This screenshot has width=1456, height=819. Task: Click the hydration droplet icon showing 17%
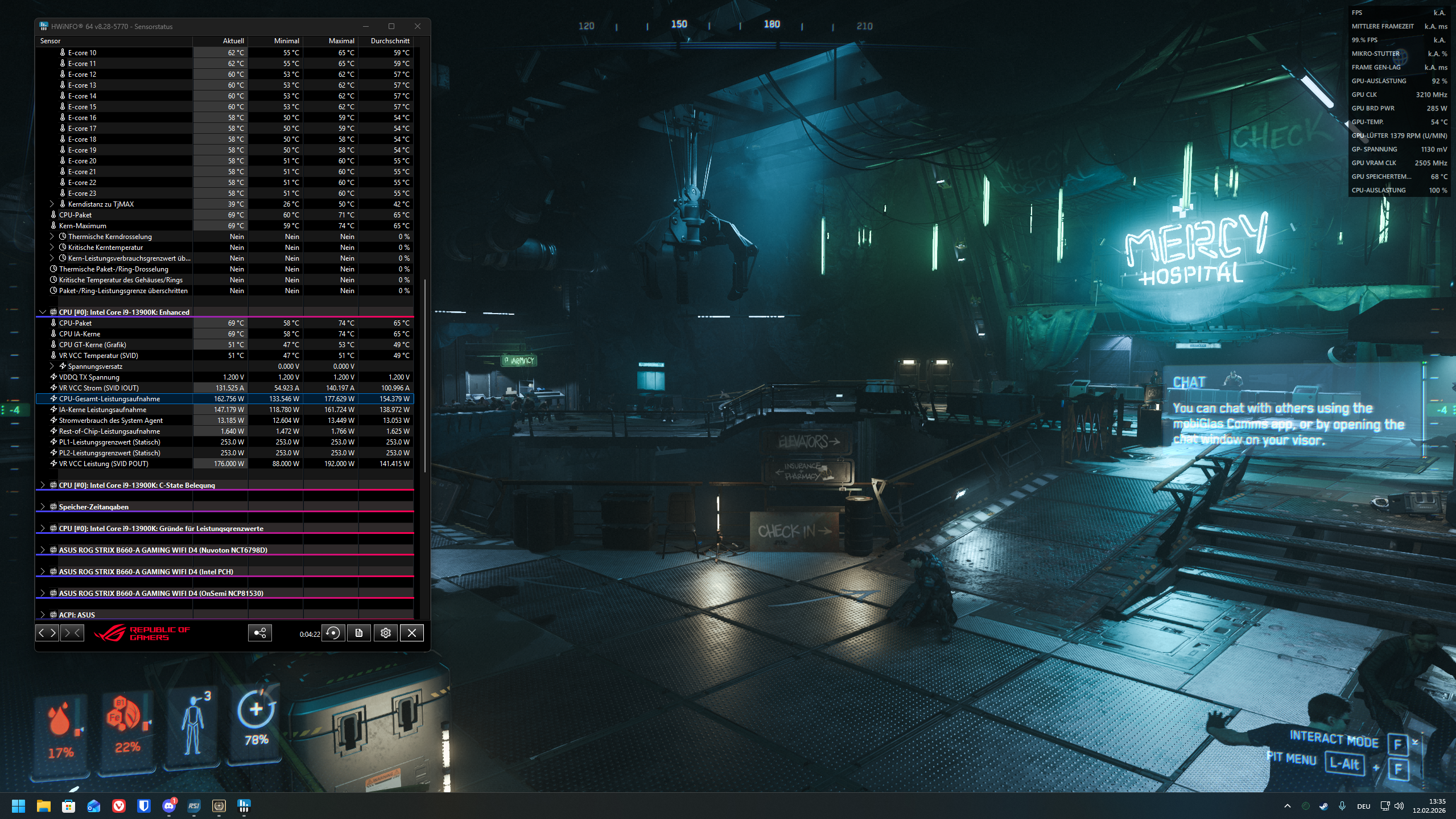point(61,722)
